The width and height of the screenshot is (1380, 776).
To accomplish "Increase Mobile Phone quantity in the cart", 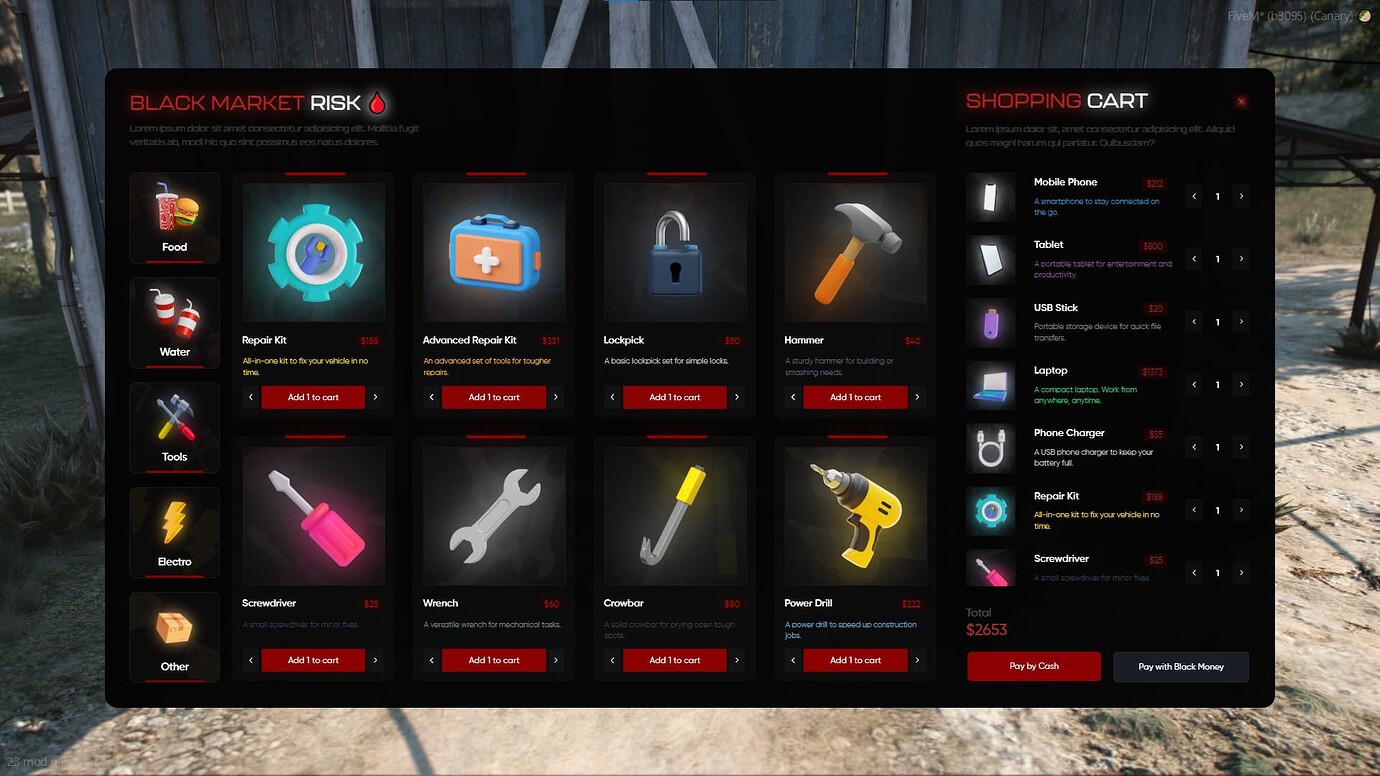I will click(x=1242, y=196).
